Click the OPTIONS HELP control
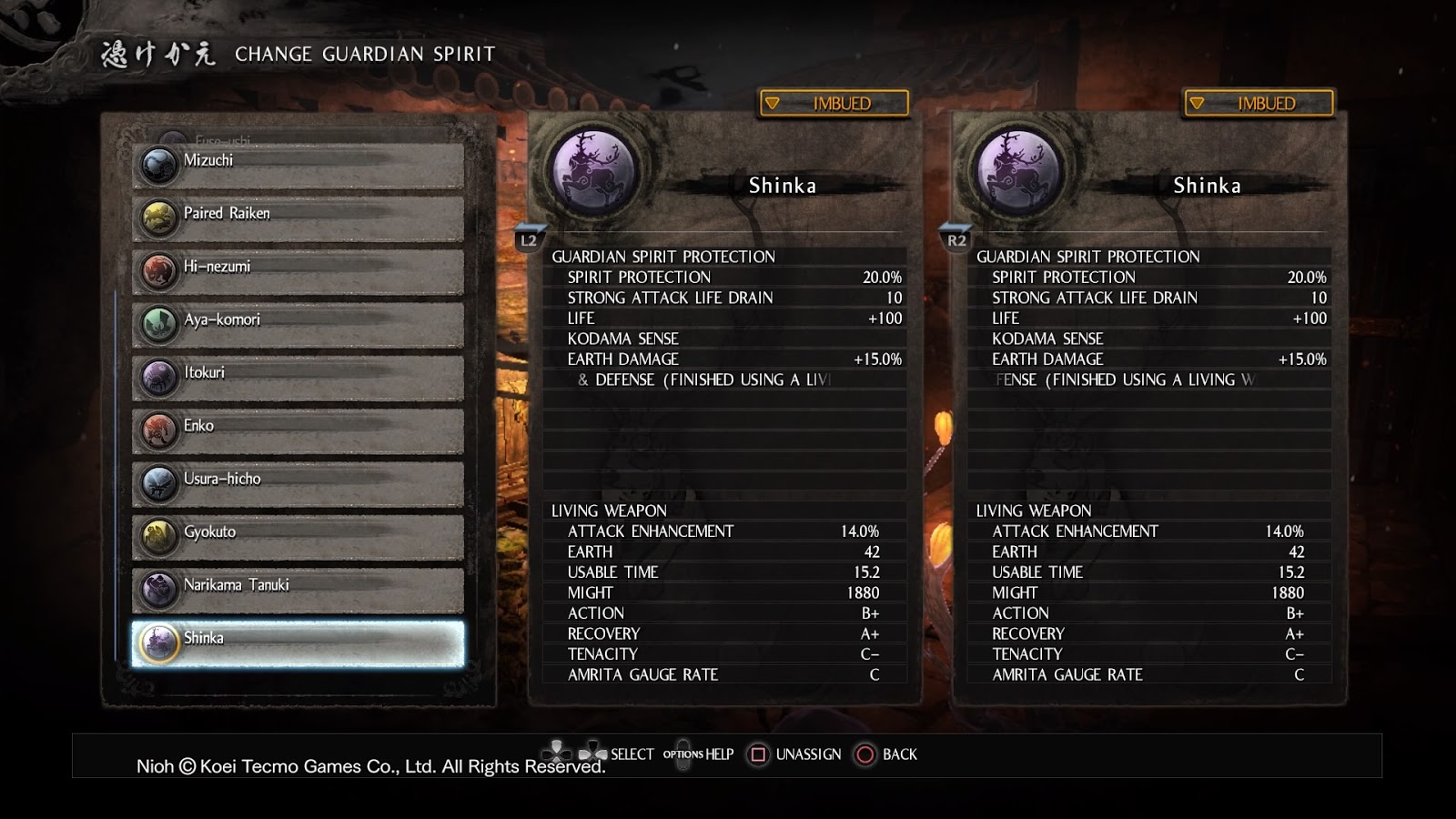The width and height of the screenshot is (1456, 819). pos(699,754)
